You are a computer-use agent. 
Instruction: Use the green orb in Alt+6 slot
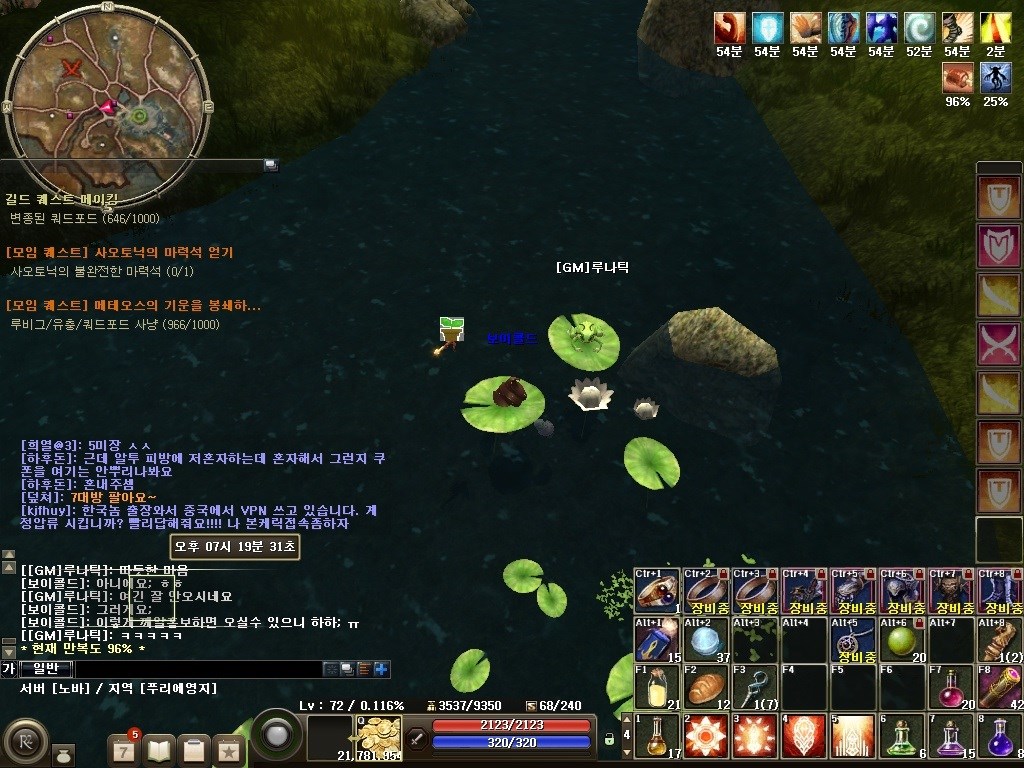(902, 638)
